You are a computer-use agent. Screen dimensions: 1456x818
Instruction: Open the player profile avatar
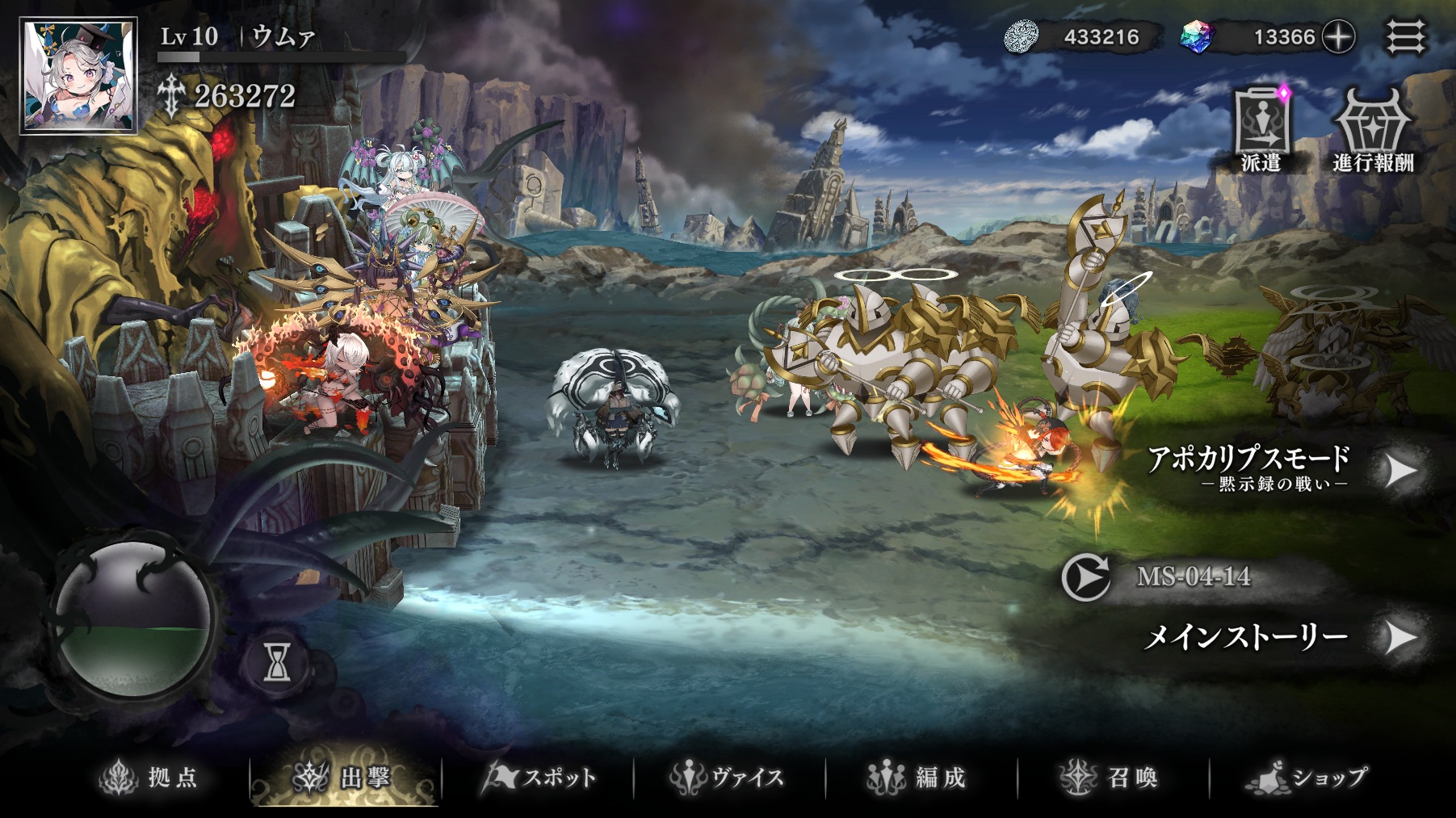(79, 77)
